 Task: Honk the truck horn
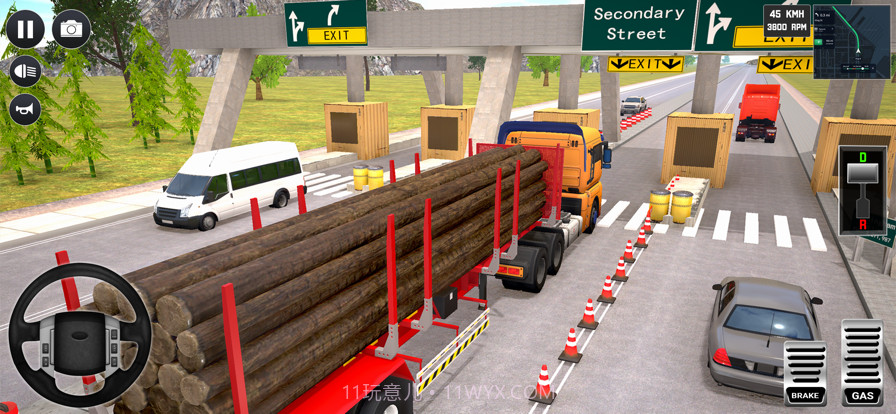25,109
